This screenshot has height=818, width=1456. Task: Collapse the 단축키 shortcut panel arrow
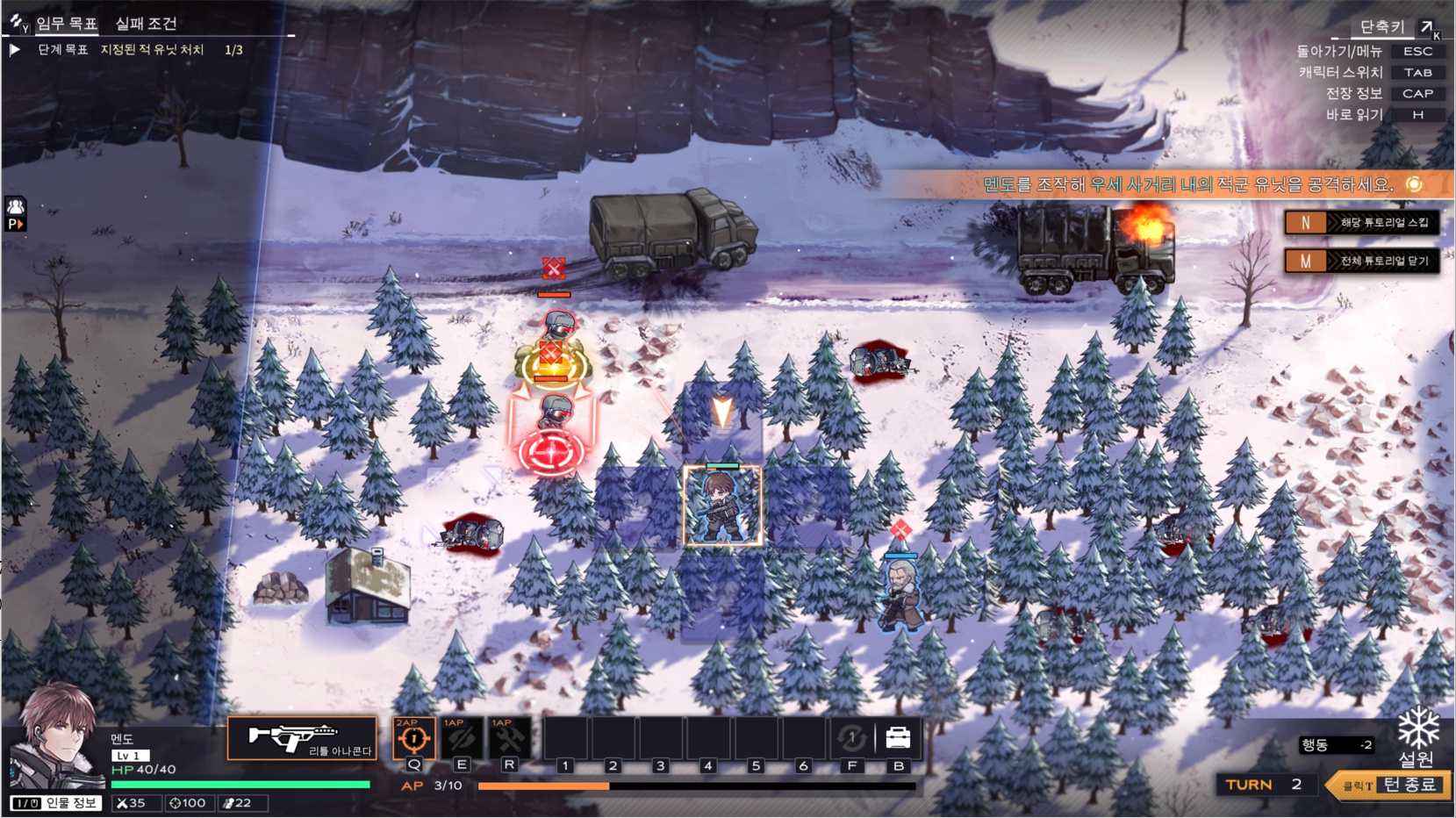point(1427,27)
